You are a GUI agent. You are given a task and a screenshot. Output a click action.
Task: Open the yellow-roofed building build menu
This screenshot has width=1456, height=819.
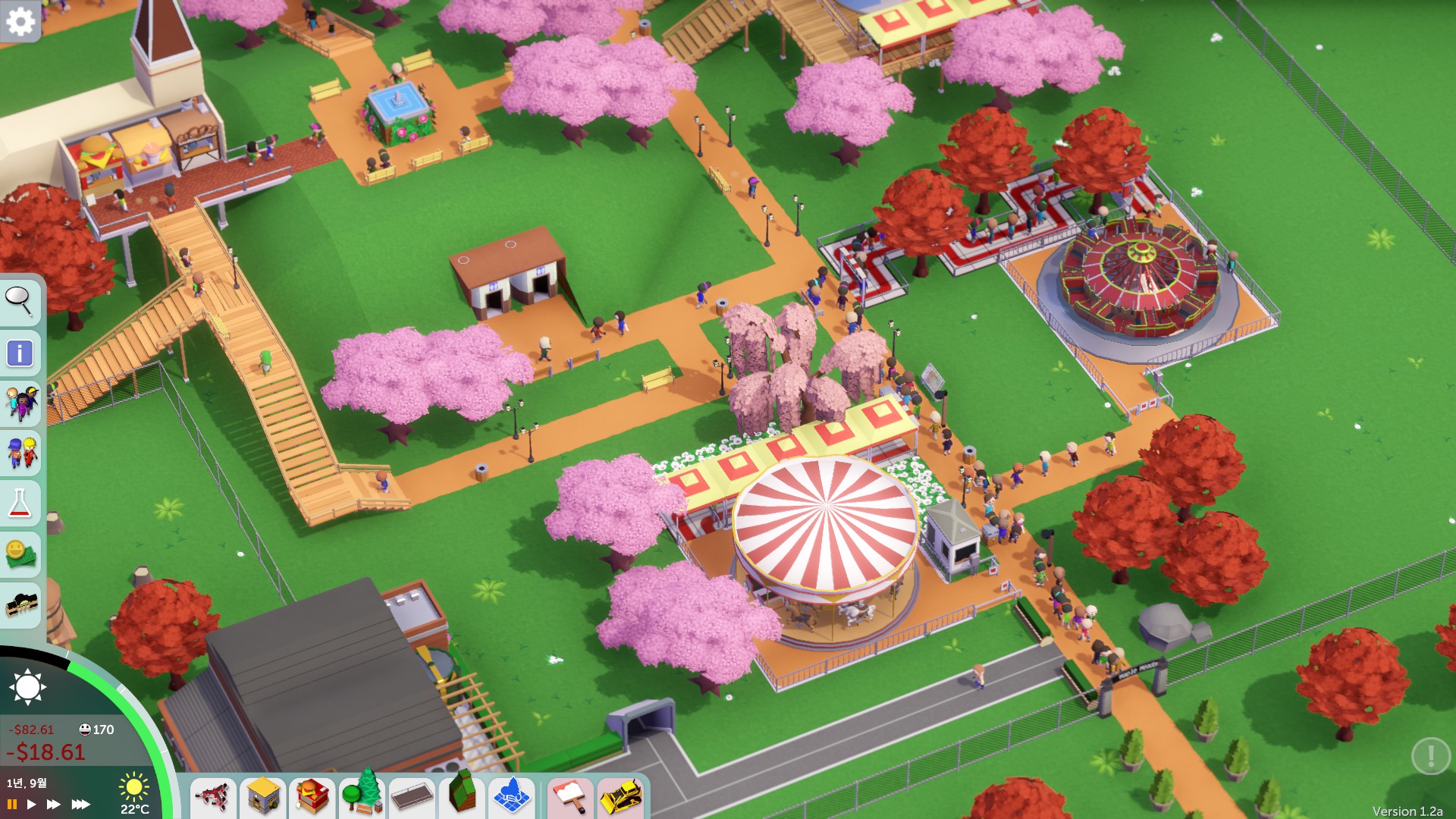click(263, 796)
